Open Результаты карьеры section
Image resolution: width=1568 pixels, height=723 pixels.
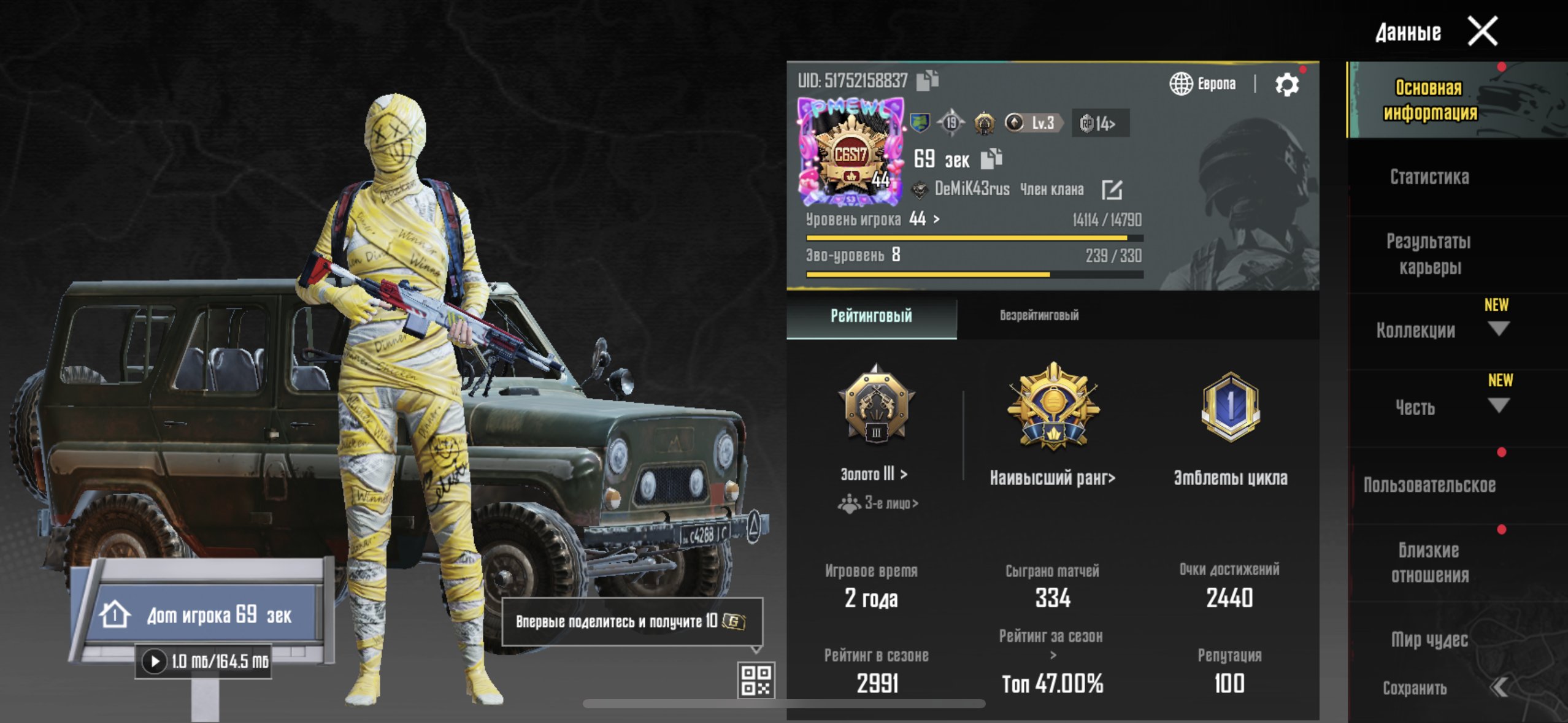(x=1429, y=254)
